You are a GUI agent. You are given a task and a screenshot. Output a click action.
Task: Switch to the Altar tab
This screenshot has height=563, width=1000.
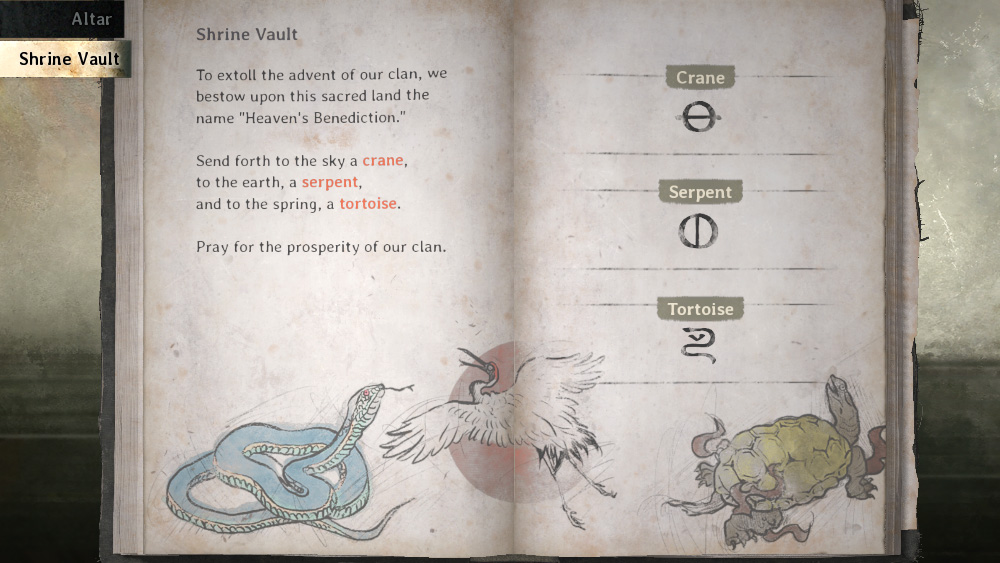click(x=90, y=19)
